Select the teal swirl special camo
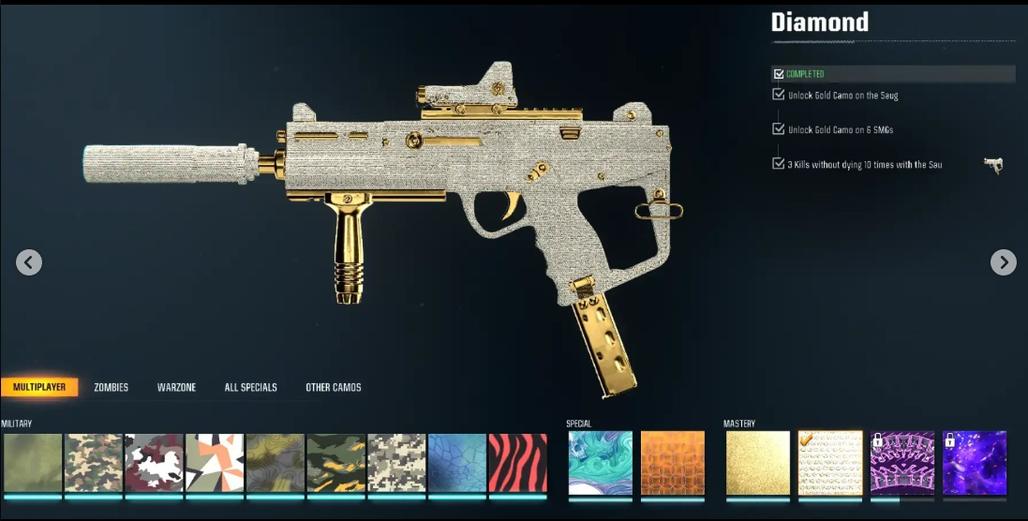Screen dimensions: 1028x521 (600, 463)
